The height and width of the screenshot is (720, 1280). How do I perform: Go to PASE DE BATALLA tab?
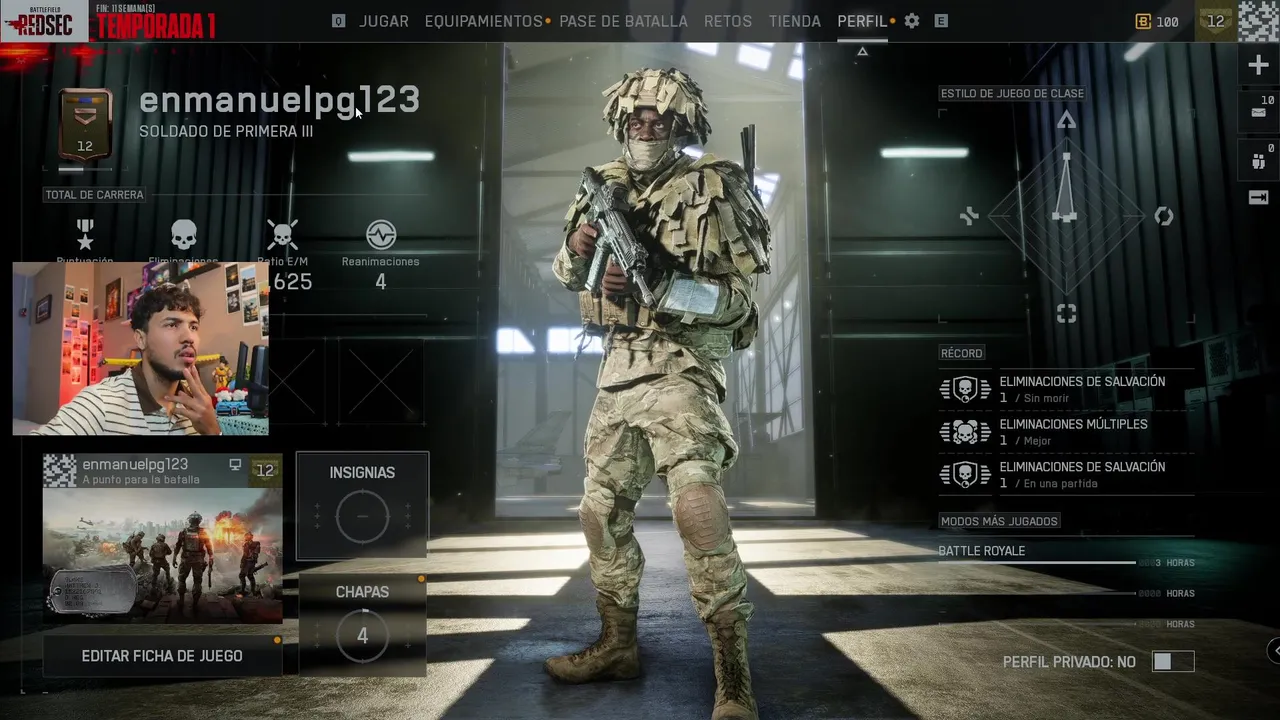tap(623, 21)
